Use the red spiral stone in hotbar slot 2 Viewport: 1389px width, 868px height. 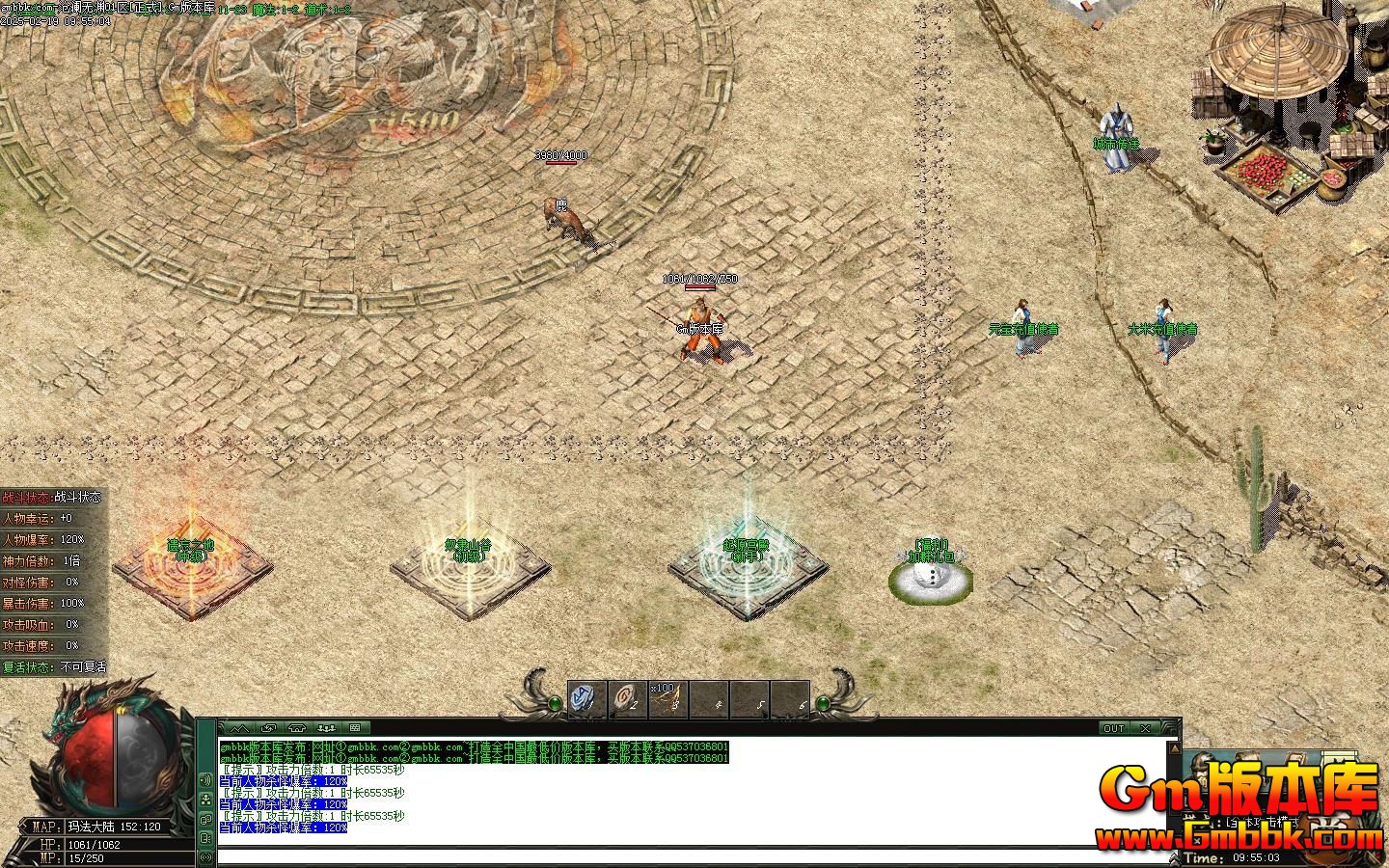(x=626, y=697)
